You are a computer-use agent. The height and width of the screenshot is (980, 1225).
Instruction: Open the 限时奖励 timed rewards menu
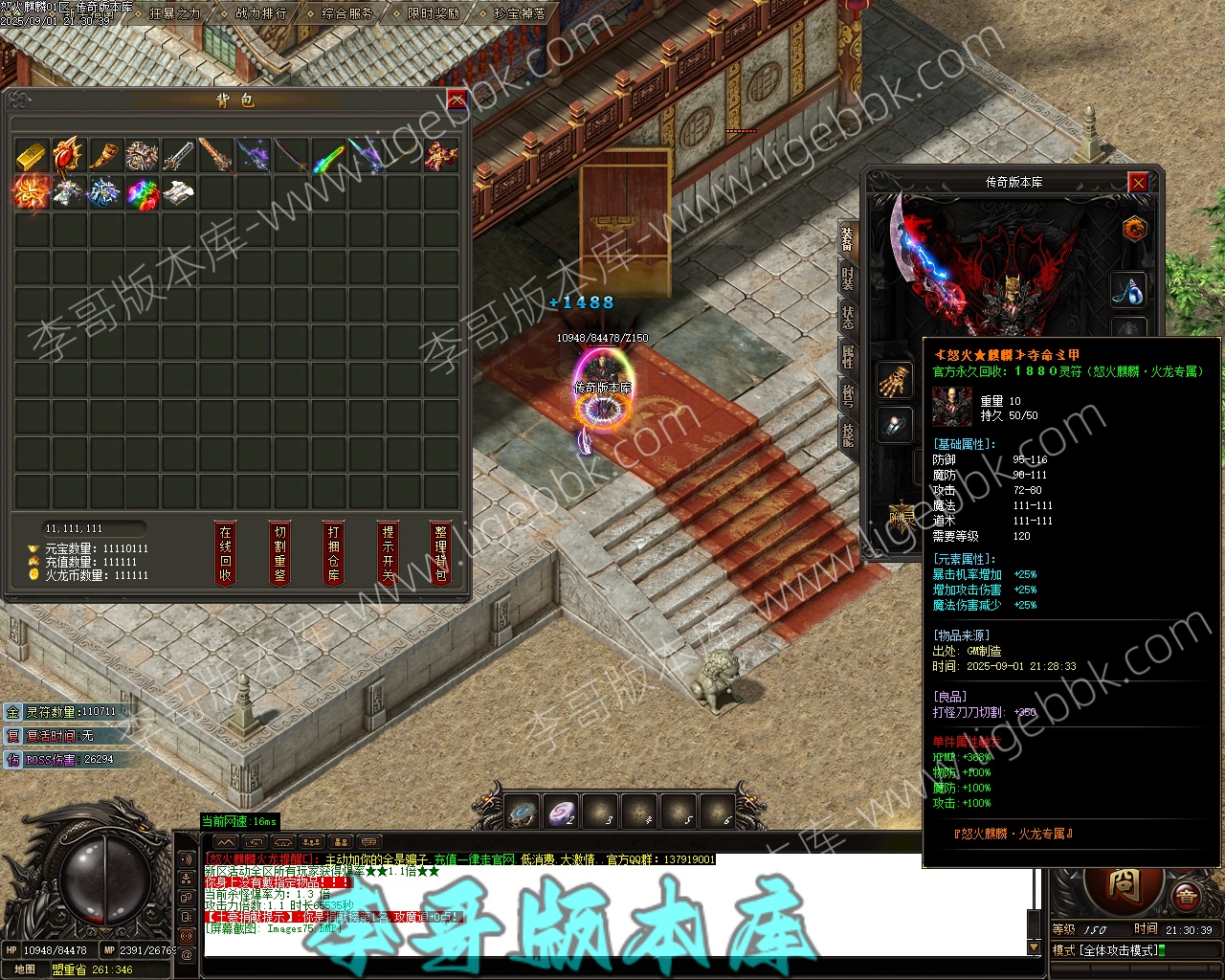click(433, 14)
